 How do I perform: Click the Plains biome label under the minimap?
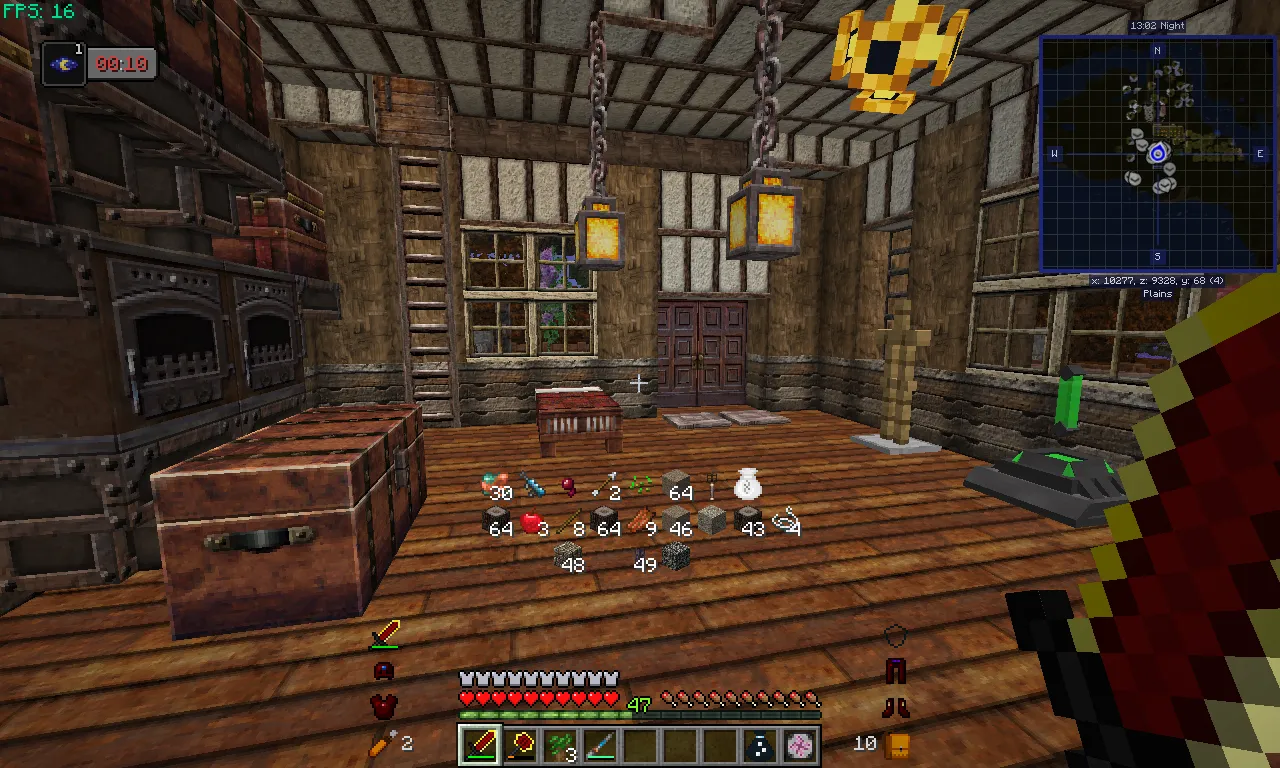click(x=1156, y=293)
